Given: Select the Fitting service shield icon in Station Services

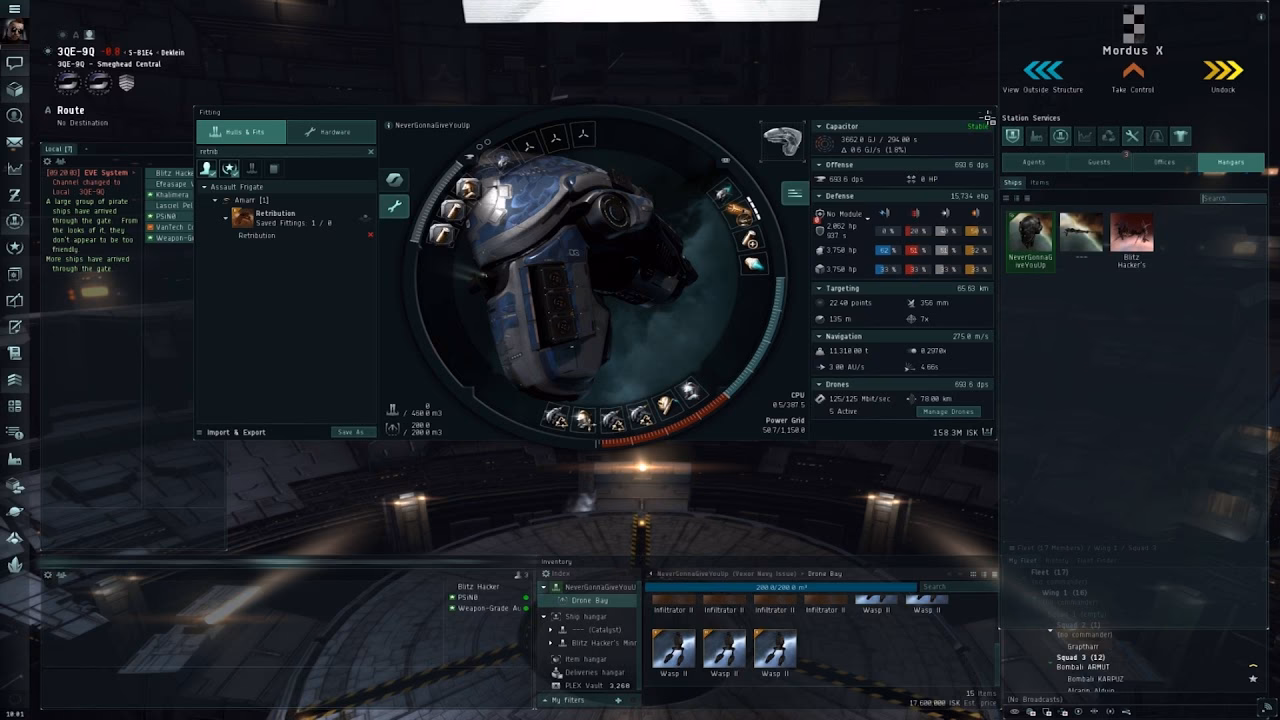Looking at the screenshot, I should coord(1014,135).
